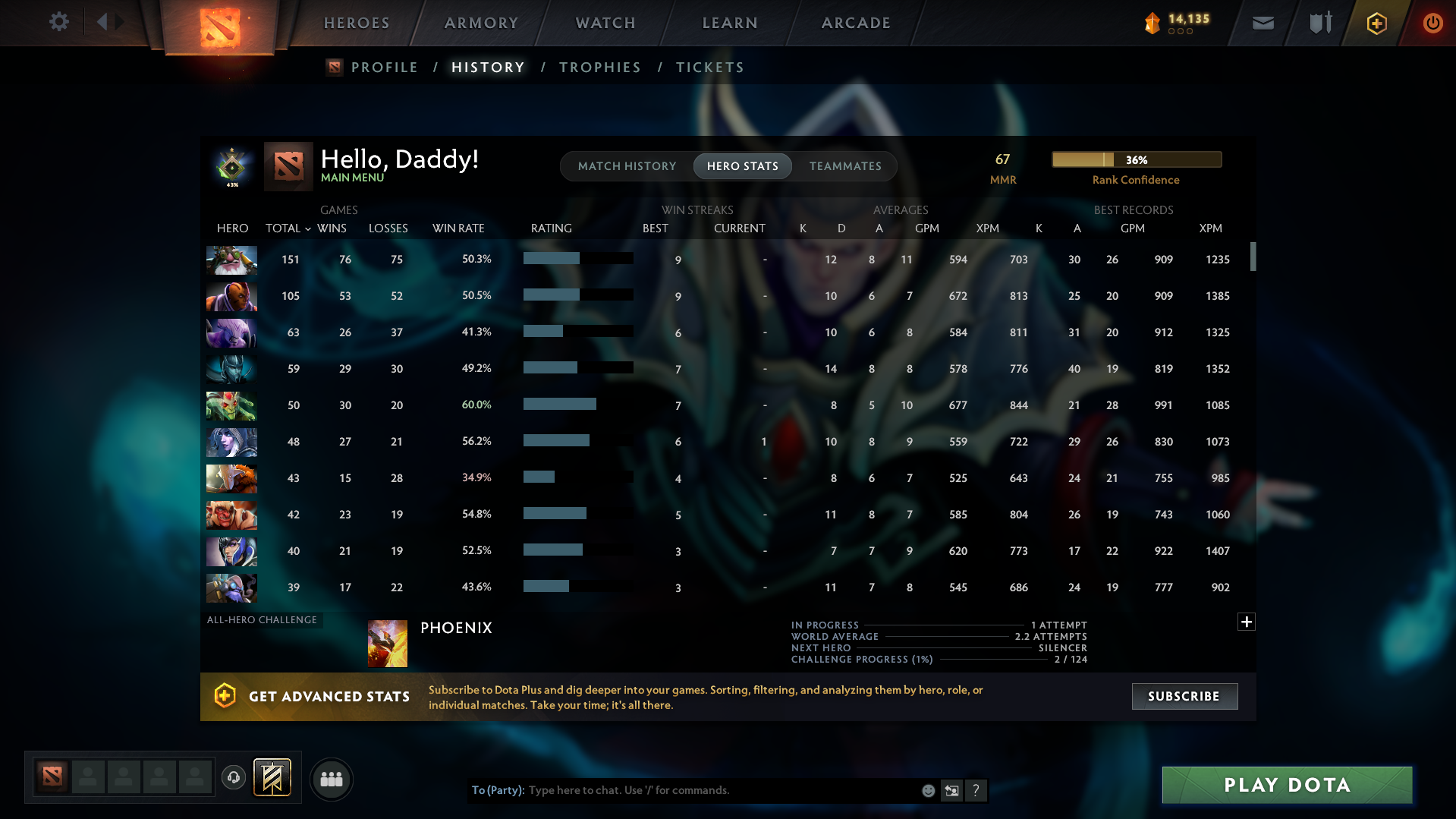The image size is (1456, 819).
Task: Open the Armory shield and sword icon
Action: 1319,23
